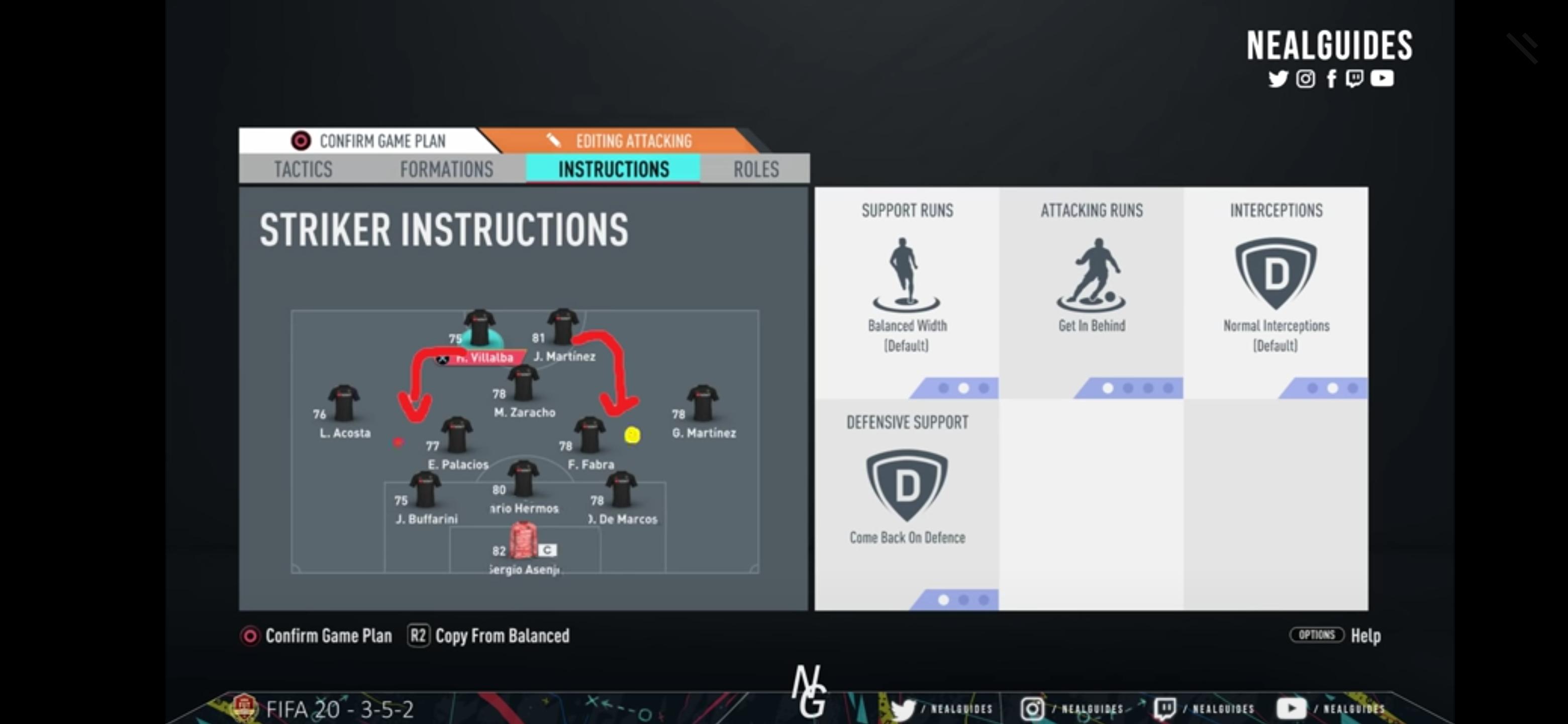Image resolution: width=1568 pixels, height=724 pixels.
Task: Choose F. Fabra on the formation
Action: point(589,436)
